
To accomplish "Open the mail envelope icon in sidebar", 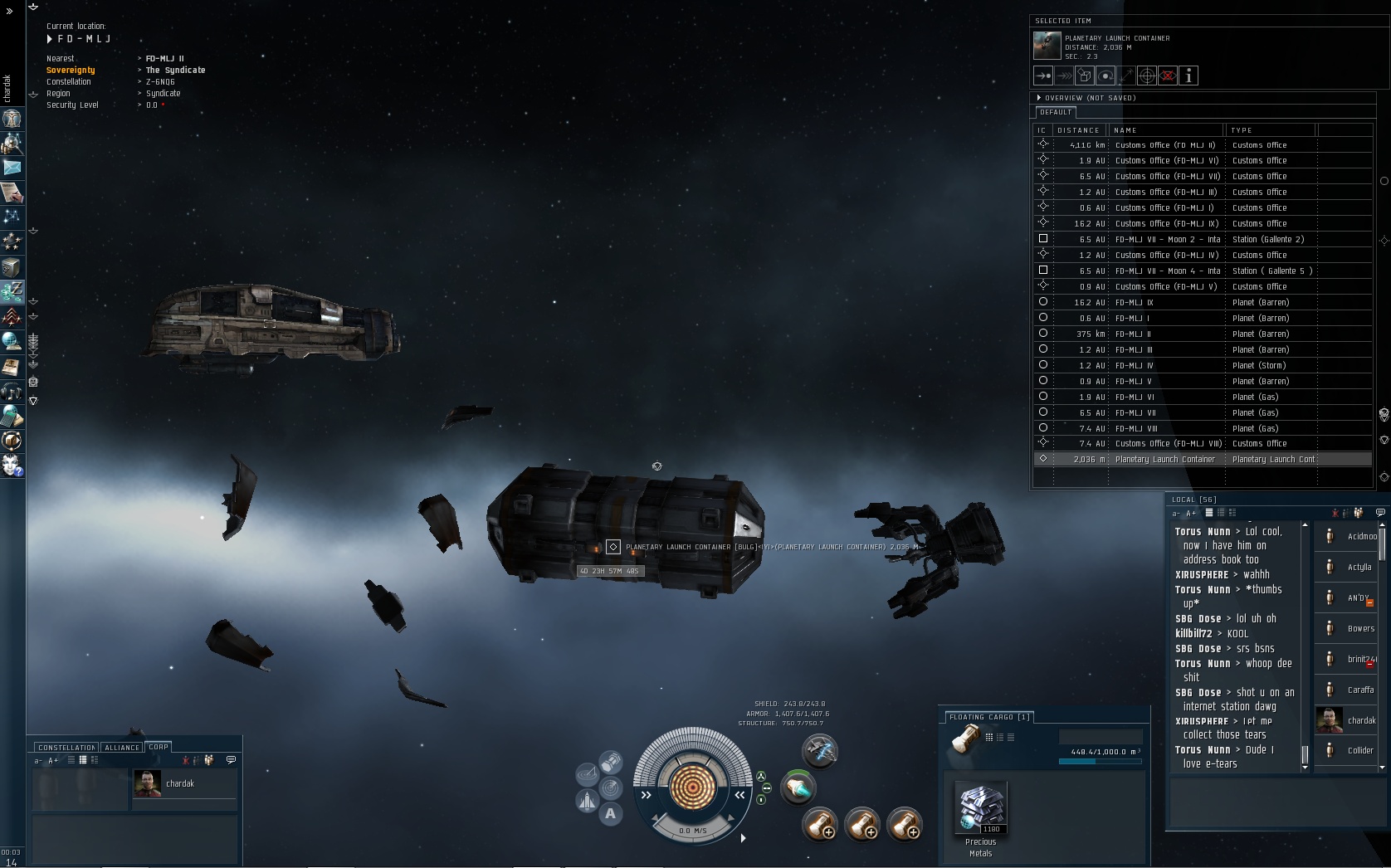I will coord(12,168).
